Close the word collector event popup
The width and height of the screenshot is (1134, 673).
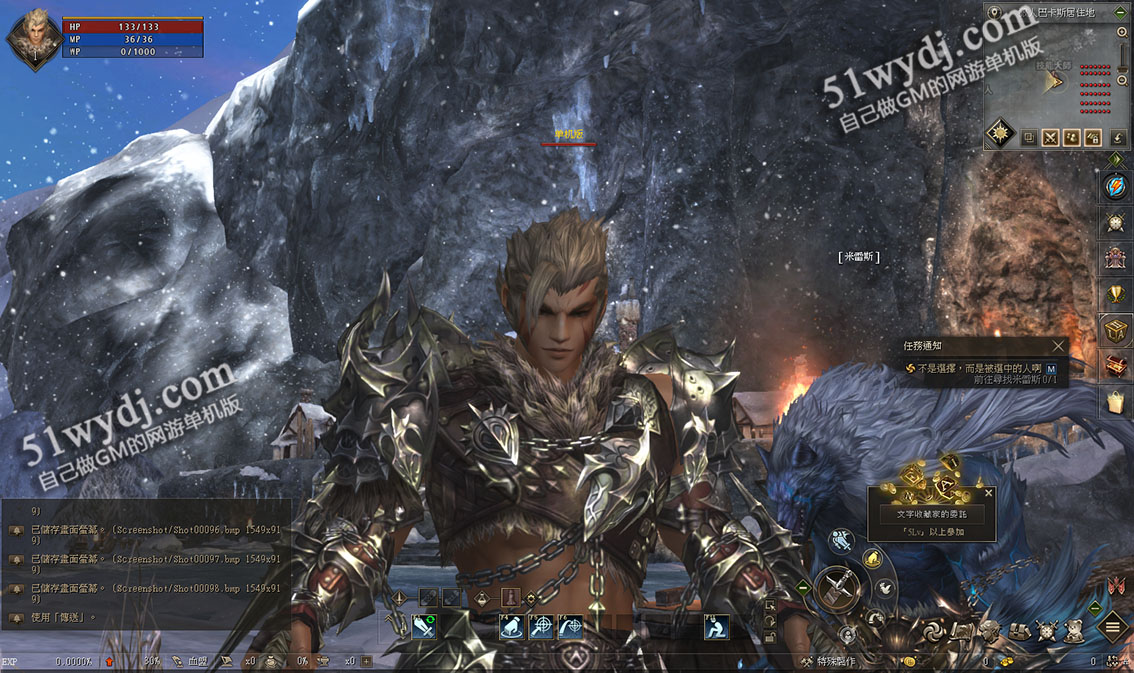click(x=989, y=493)
